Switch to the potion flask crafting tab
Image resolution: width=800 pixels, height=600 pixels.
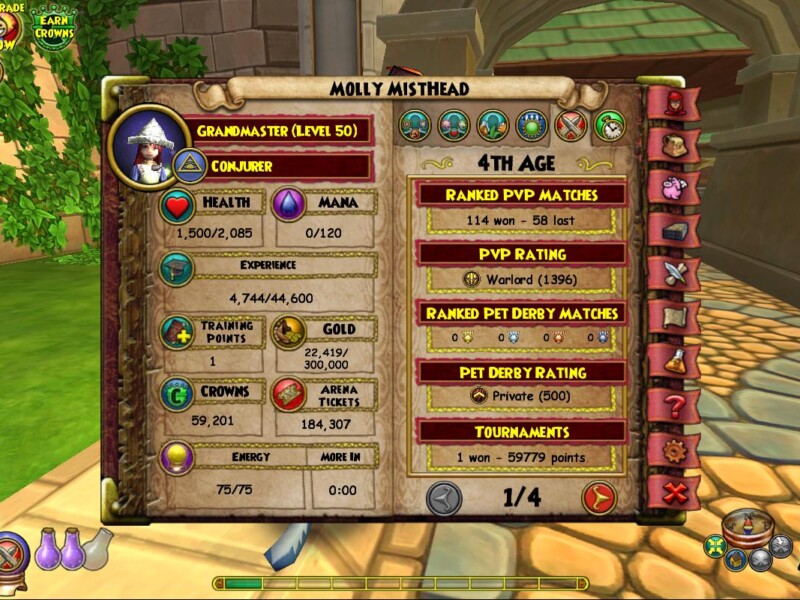[672, 360]
